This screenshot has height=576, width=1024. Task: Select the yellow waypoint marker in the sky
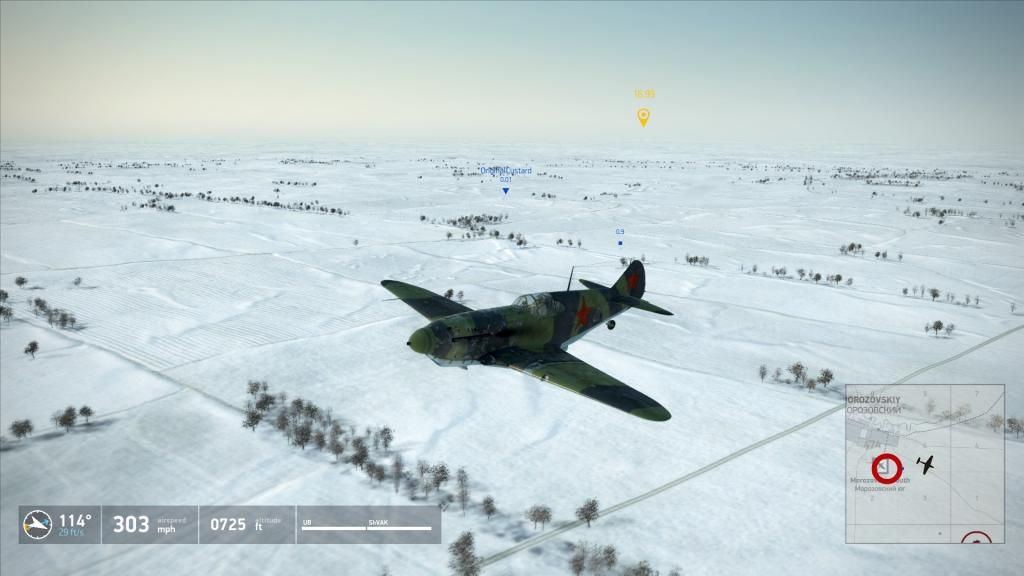pos(643,117)
